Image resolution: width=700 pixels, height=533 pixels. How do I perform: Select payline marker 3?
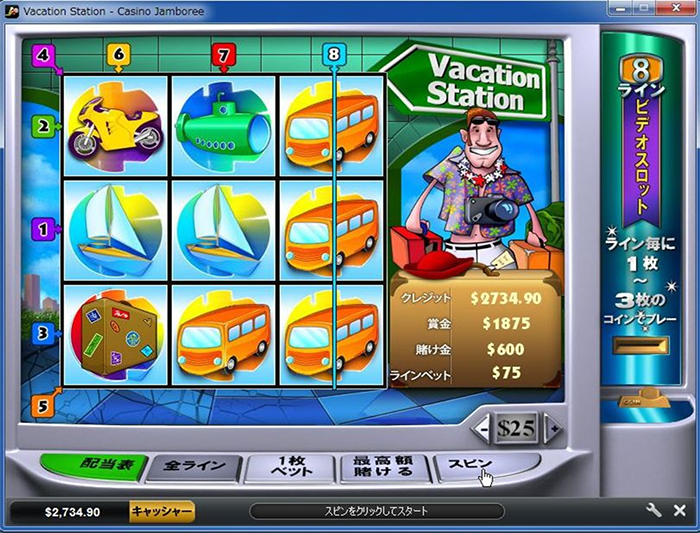click(42, 332)
